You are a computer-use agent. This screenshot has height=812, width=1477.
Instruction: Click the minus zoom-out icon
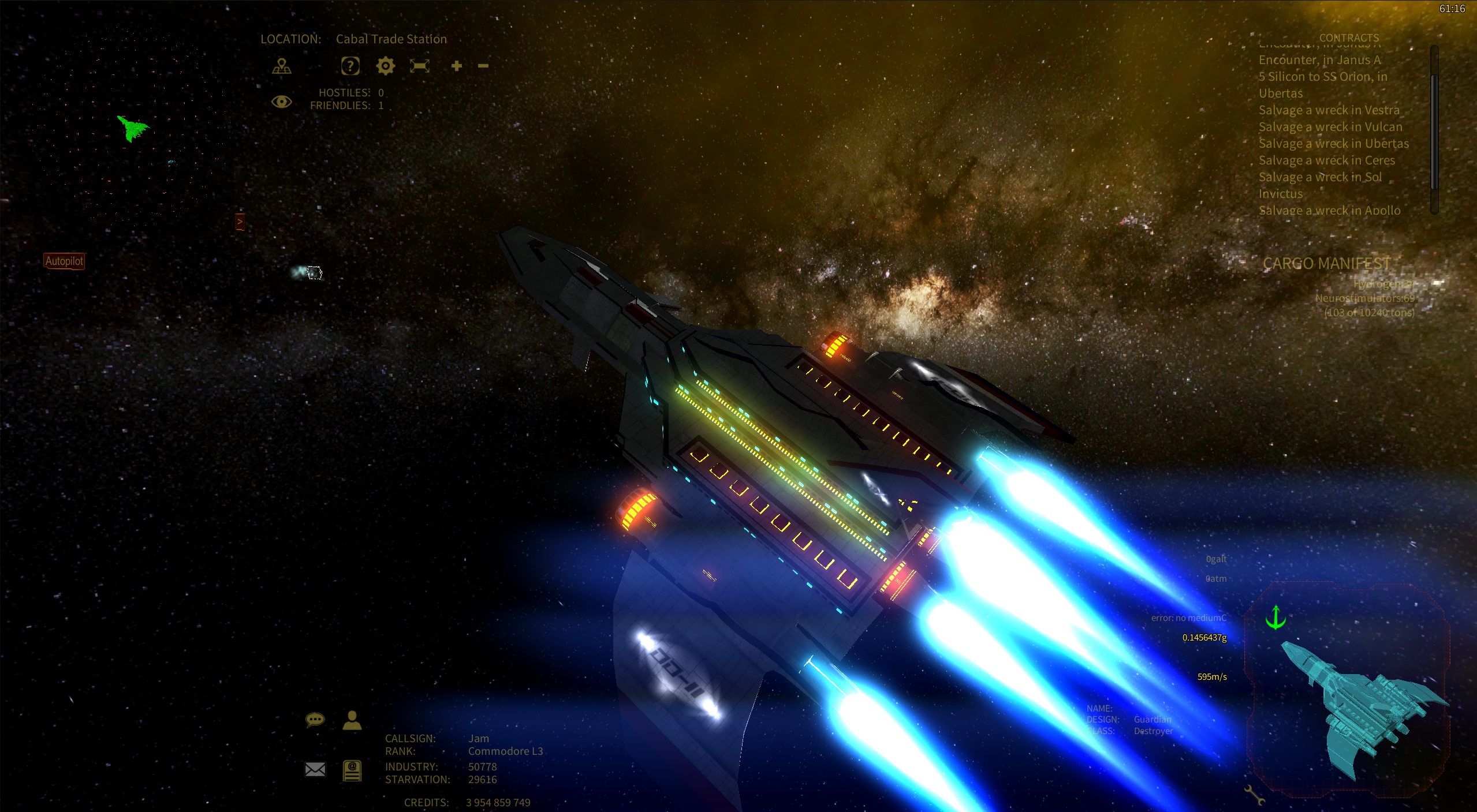coord(483,66)
